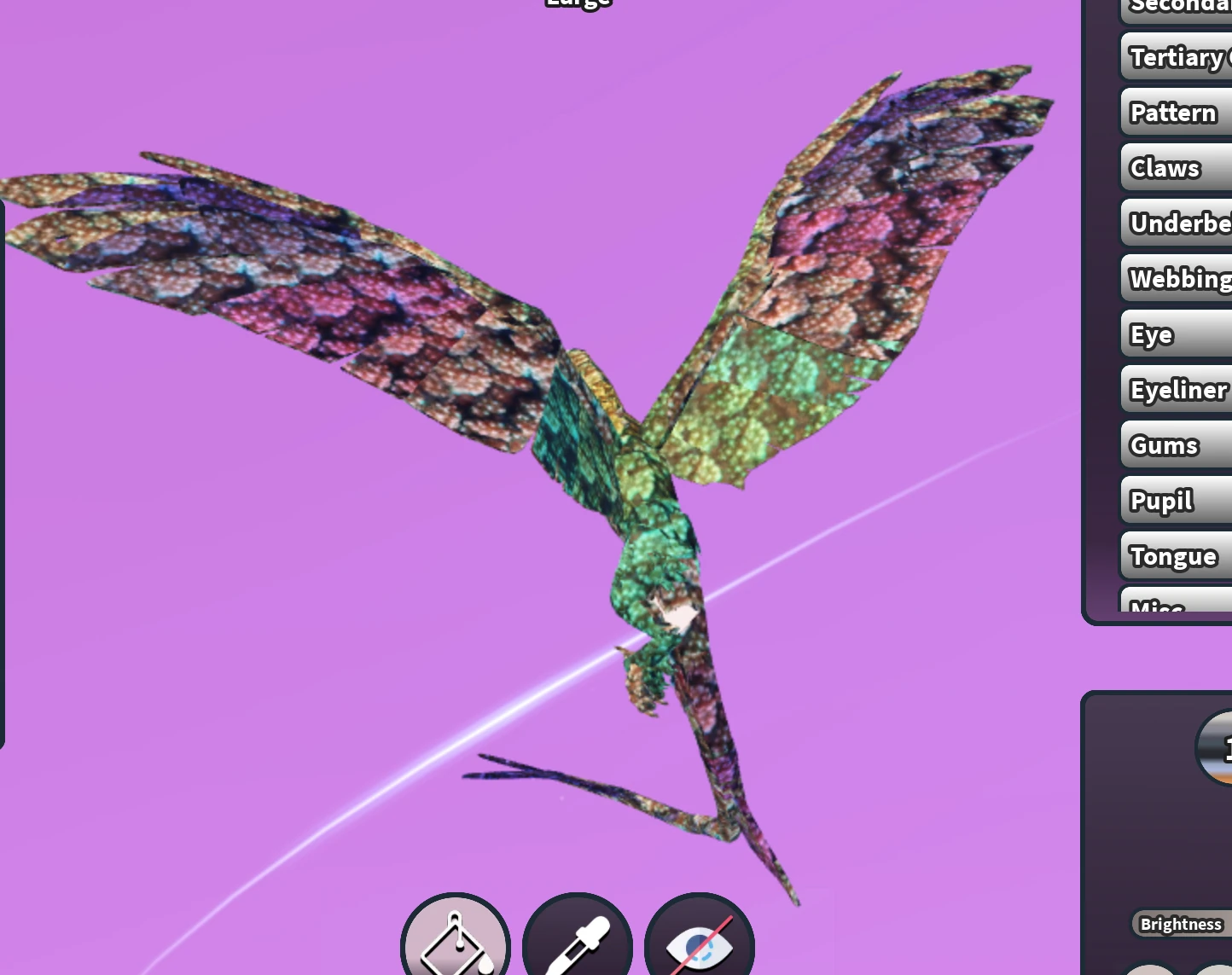Expand the partially hidden Misc category
The width and height of the screenshot is (1232, 975).
coord(1157,607)
